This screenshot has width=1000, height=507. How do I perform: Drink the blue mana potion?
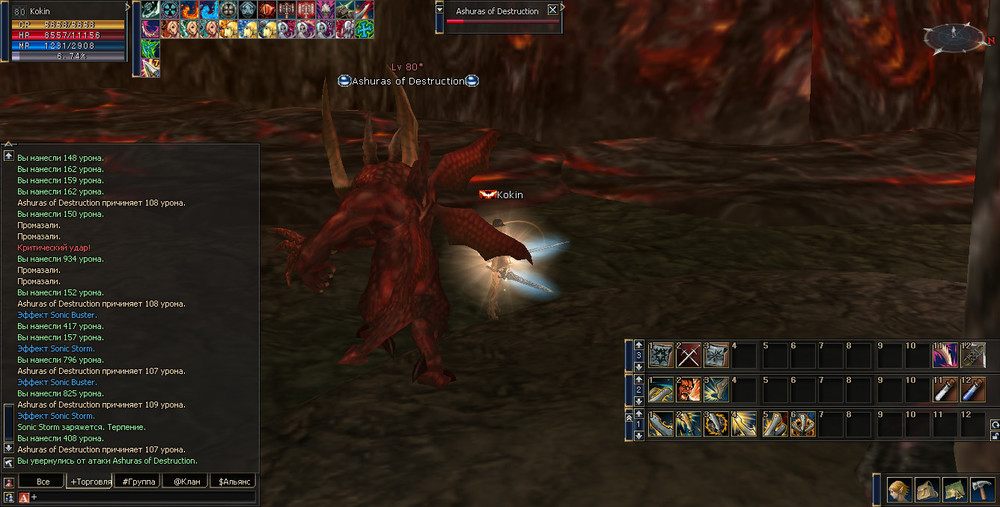[x=972, y=389]
